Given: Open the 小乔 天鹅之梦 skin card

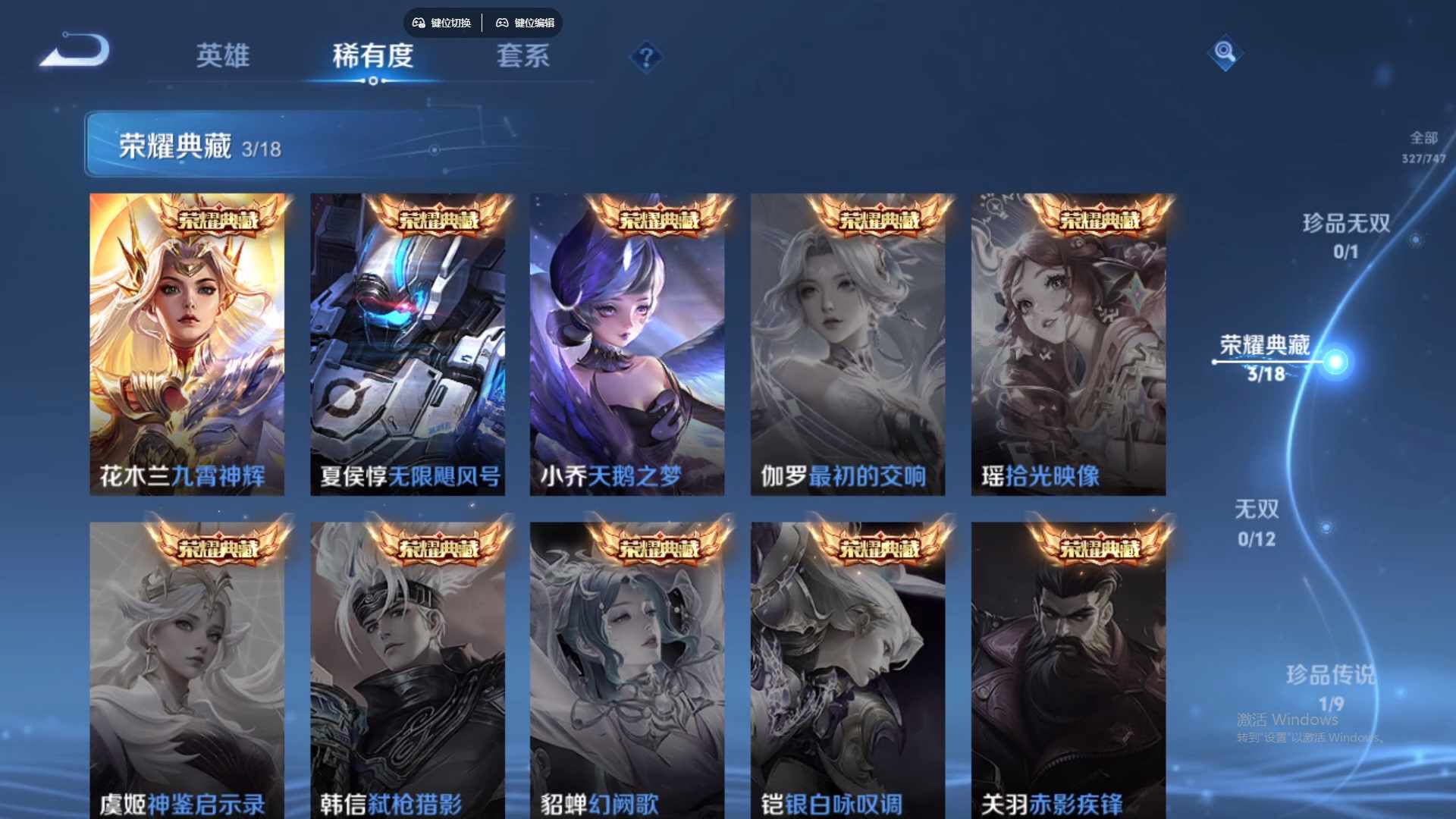Looking at the screenshot, I should [626, 345].
